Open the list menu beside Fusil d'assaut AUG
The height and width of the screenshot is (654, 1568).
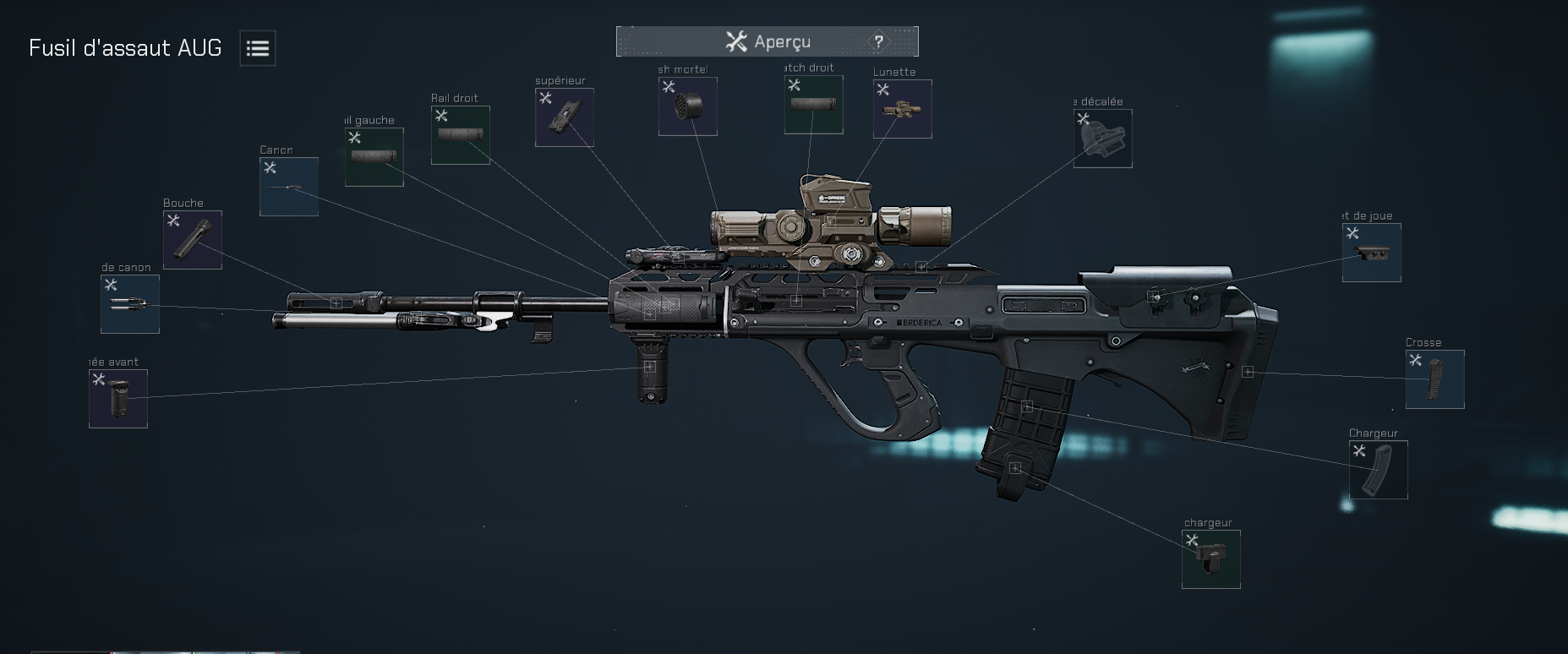tap(256, 48)
